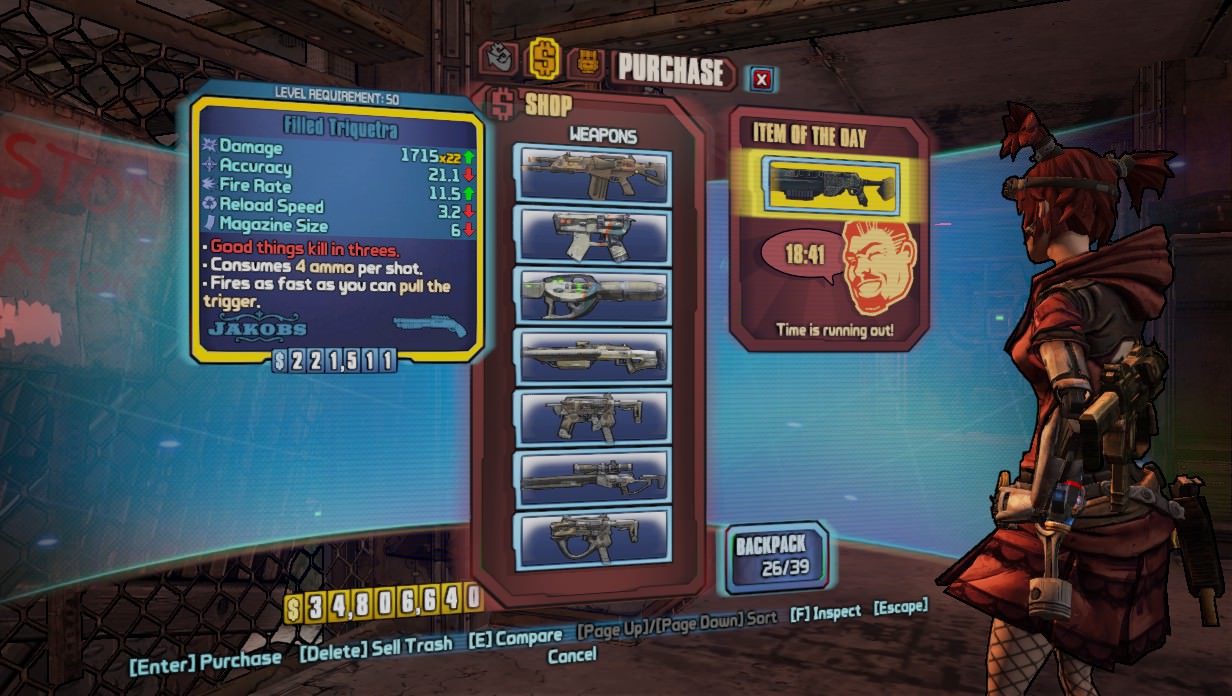Open the orange backpack tab
Image resolution: width=1232 pixels, height=696 pixels.
point(586,63)
